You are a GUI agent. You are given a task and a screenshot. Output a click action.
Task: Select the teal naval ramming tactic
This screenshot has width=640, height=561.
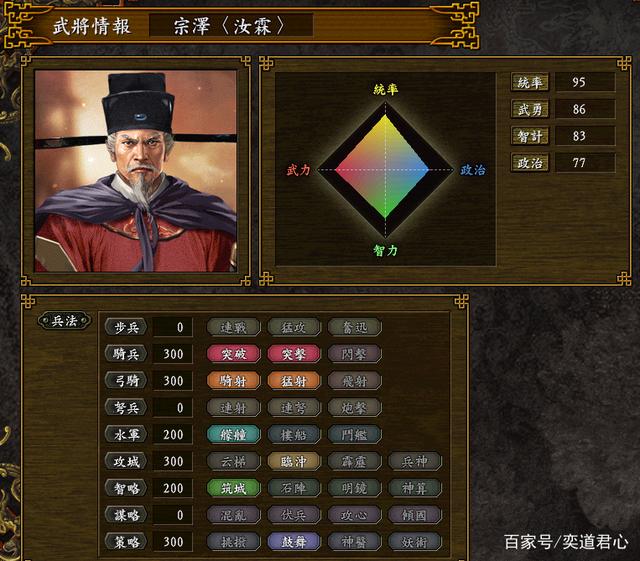233,435
